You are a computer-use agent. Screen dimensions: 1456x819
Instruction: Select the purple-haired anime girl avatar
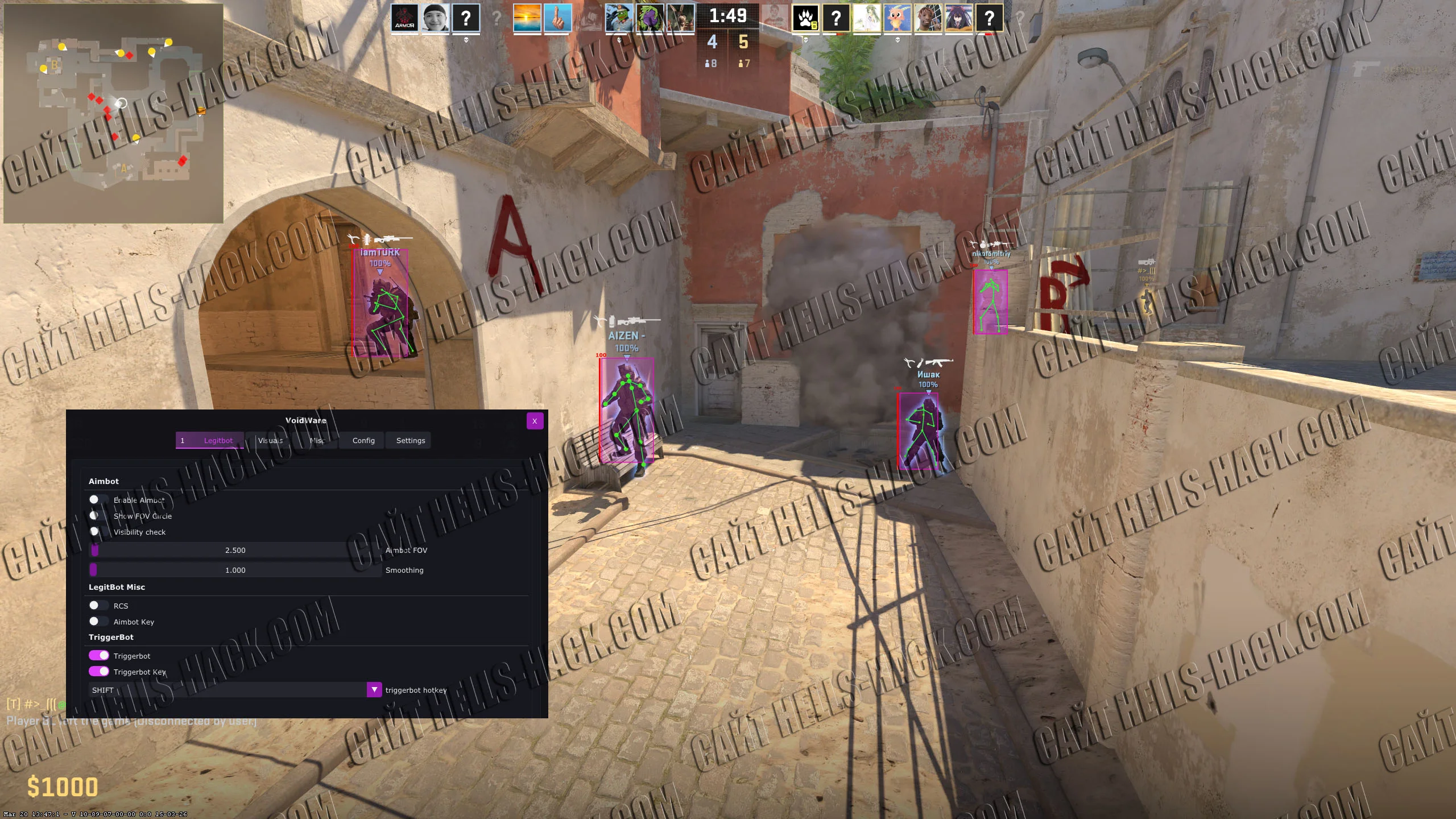point(959,18)
